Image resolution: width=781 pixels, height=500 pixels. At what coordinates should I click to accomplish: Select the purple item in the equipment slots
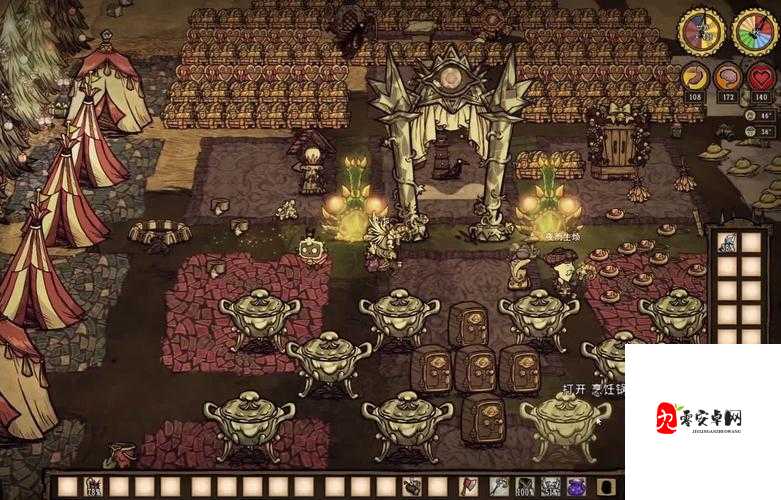pyautogui.click(x=576, y=486)
